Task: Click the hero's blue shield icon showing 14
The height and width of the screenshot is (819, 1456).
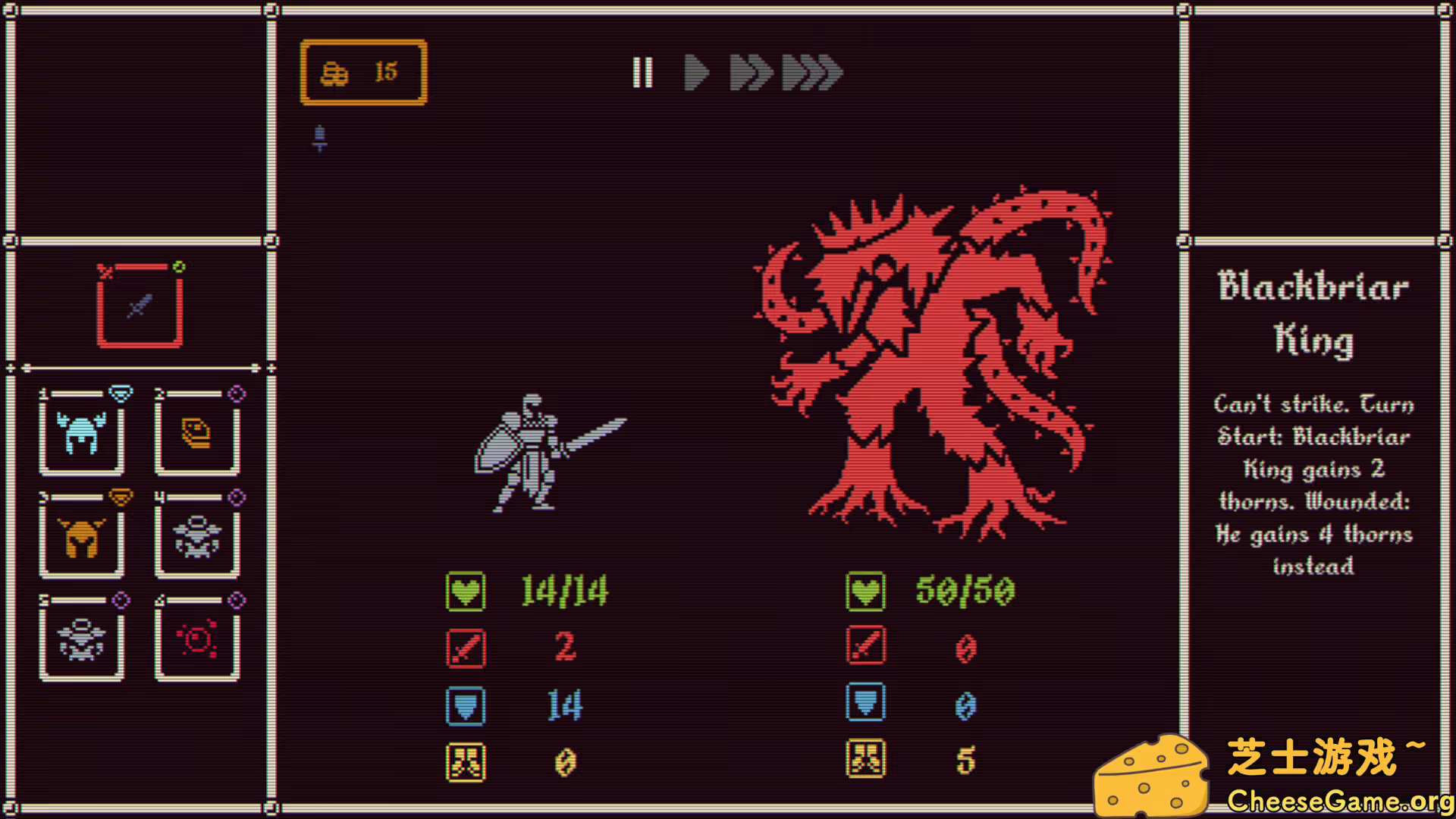Action: [x=466, y=704]
